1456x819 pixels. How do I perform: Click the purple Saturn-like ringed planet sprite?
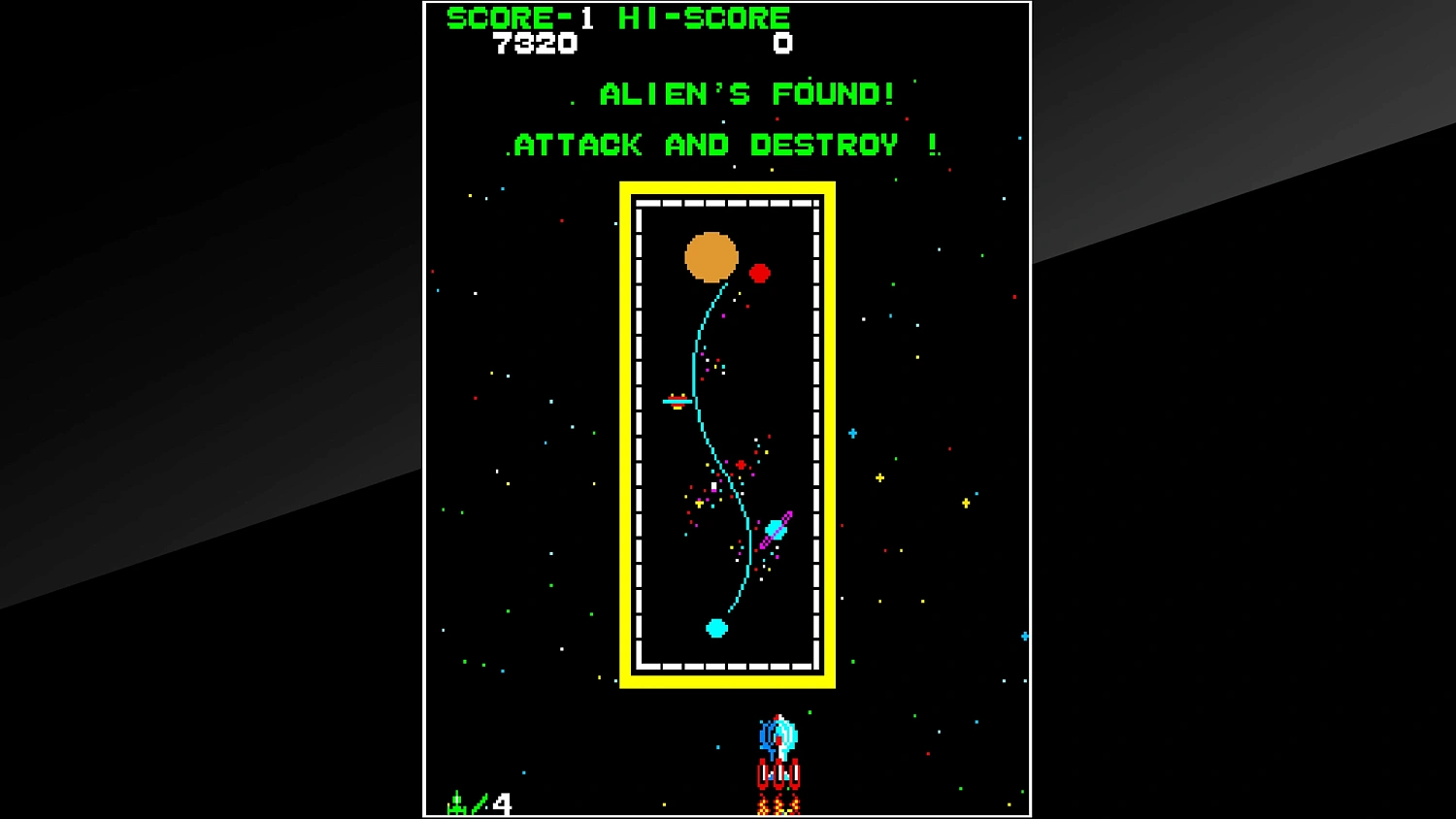pyautogui.click(x=778, y=527)
